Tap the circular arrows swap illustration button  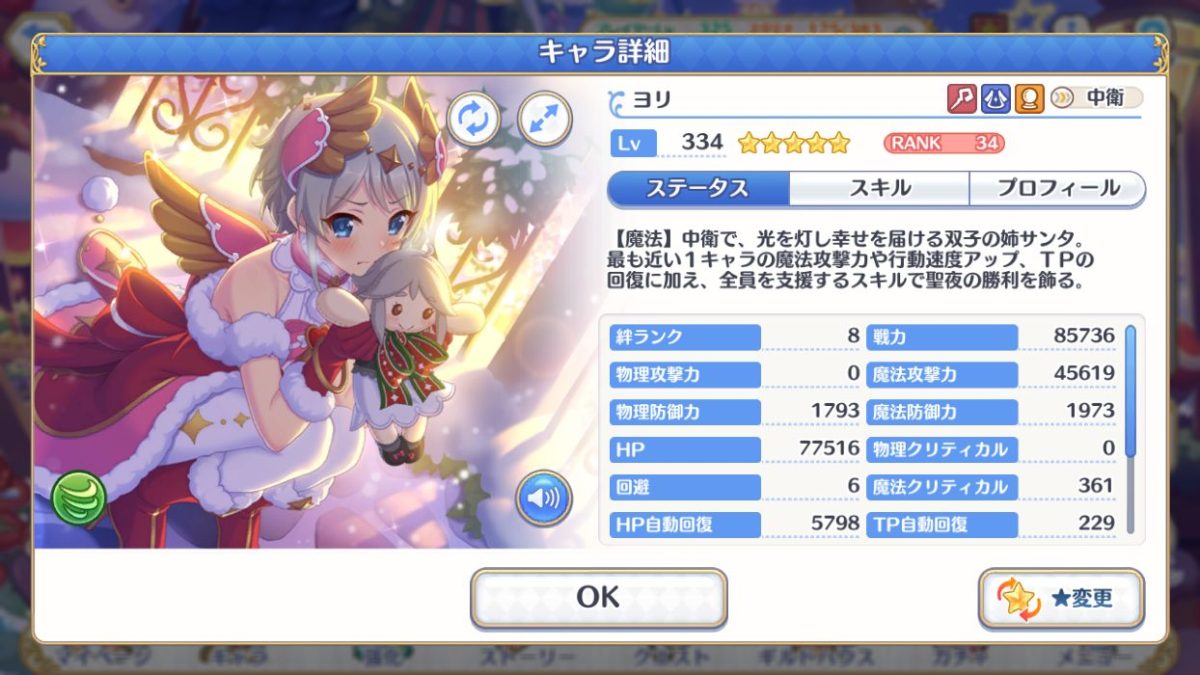(474, 118)
